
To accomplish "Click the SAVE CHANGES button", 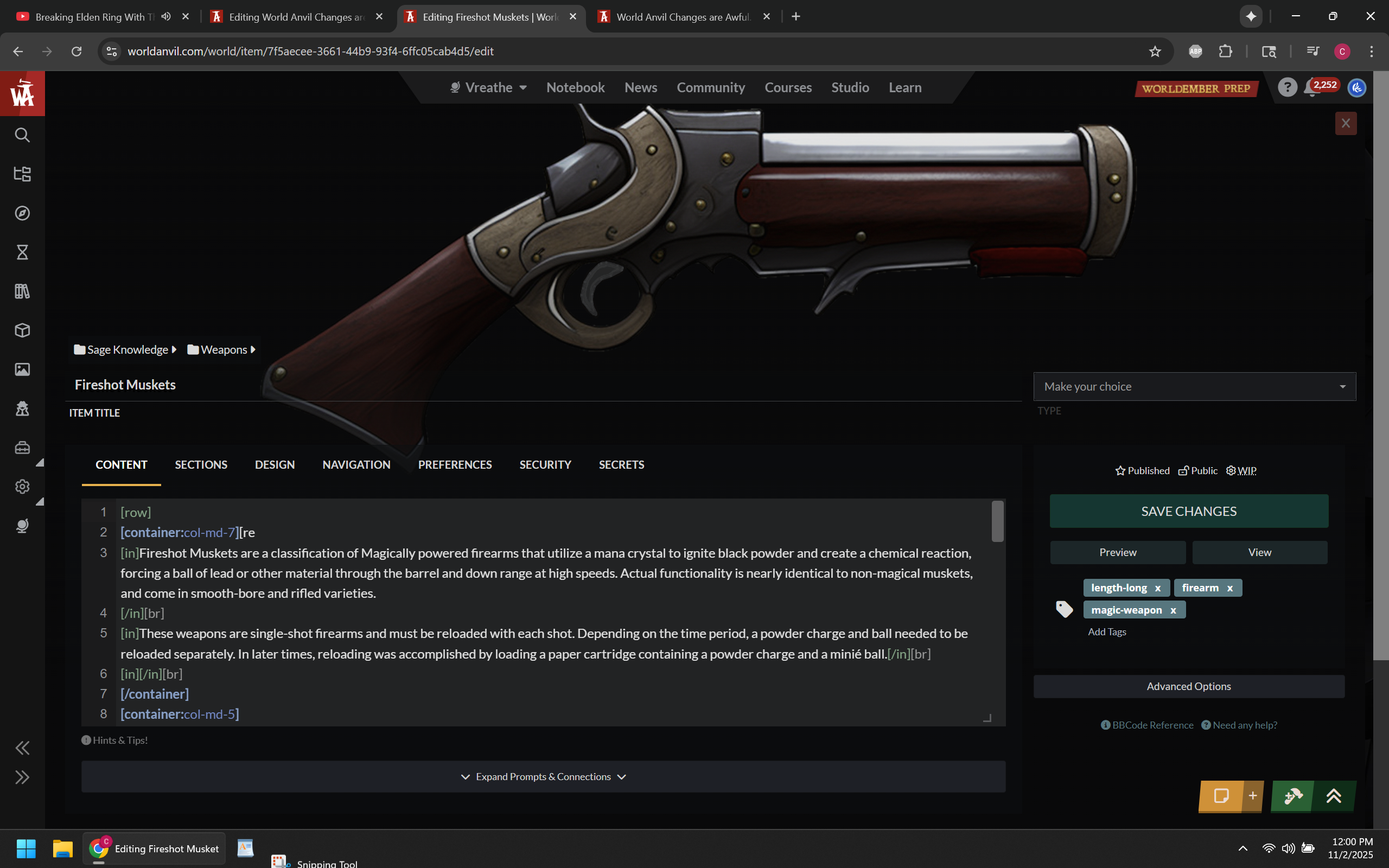I will (1188, 511).
